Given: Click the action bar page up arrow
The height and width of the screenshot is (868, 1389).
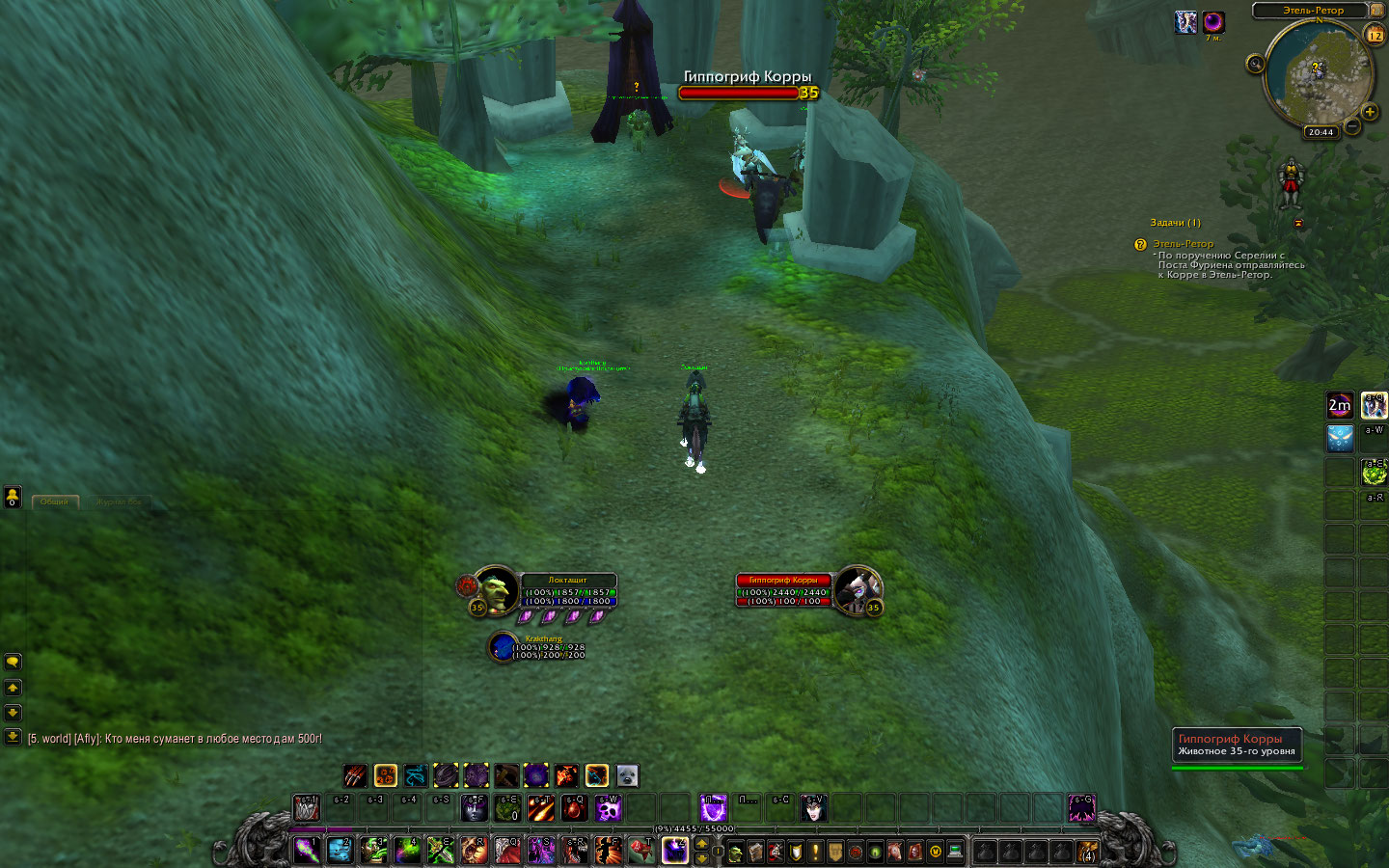Looking at the screenshot, I should tap(702, 843).
